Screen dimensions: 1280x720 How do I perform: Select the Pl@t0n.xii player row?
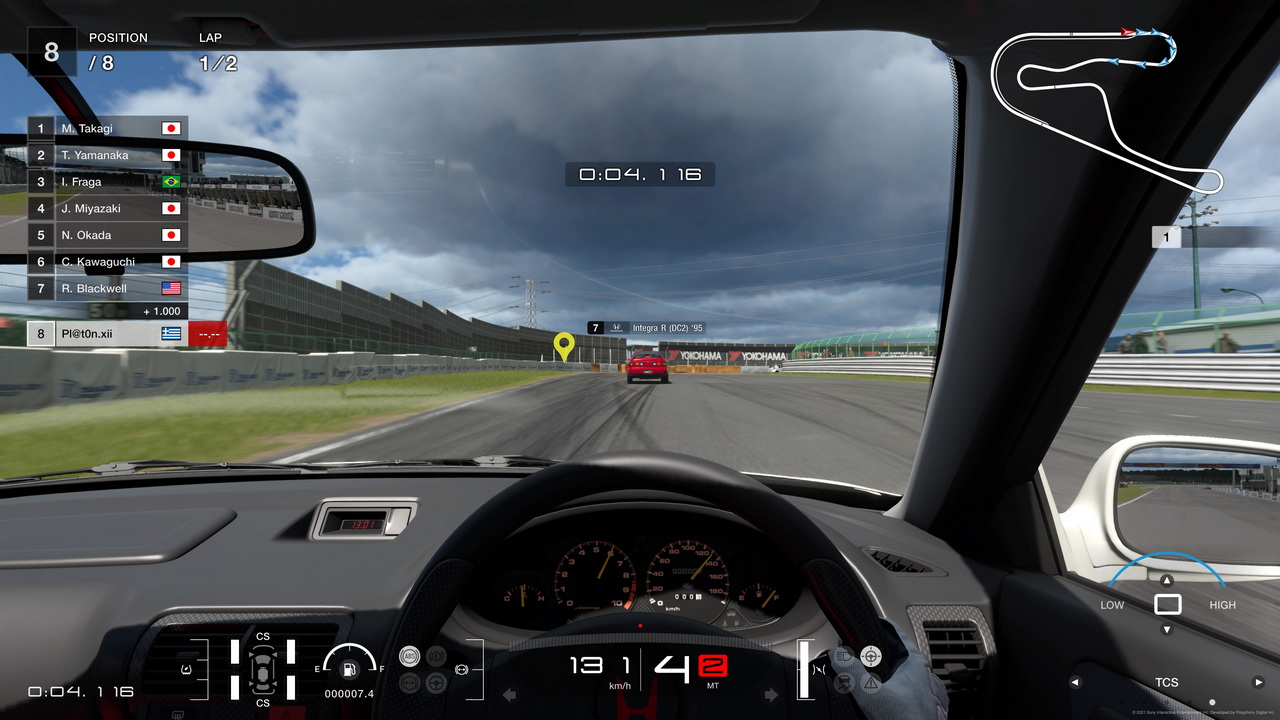pos(107,334)
